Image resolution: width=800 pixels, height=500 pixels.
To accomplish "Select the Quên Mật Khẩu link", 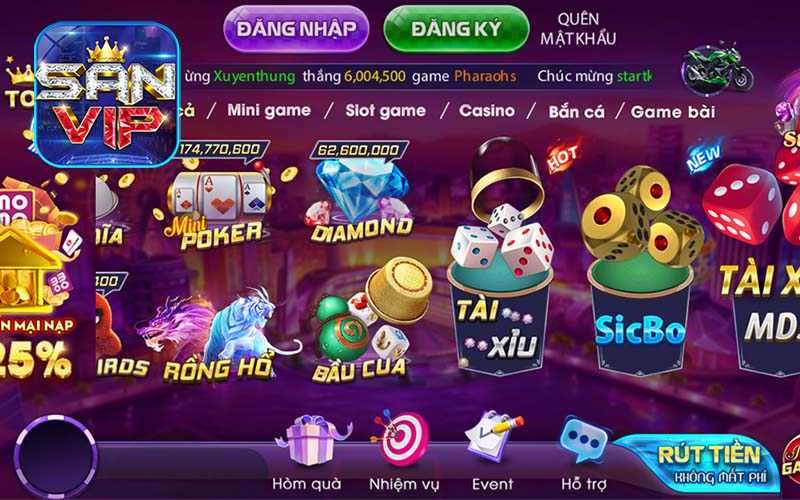I will pos(578,29).
